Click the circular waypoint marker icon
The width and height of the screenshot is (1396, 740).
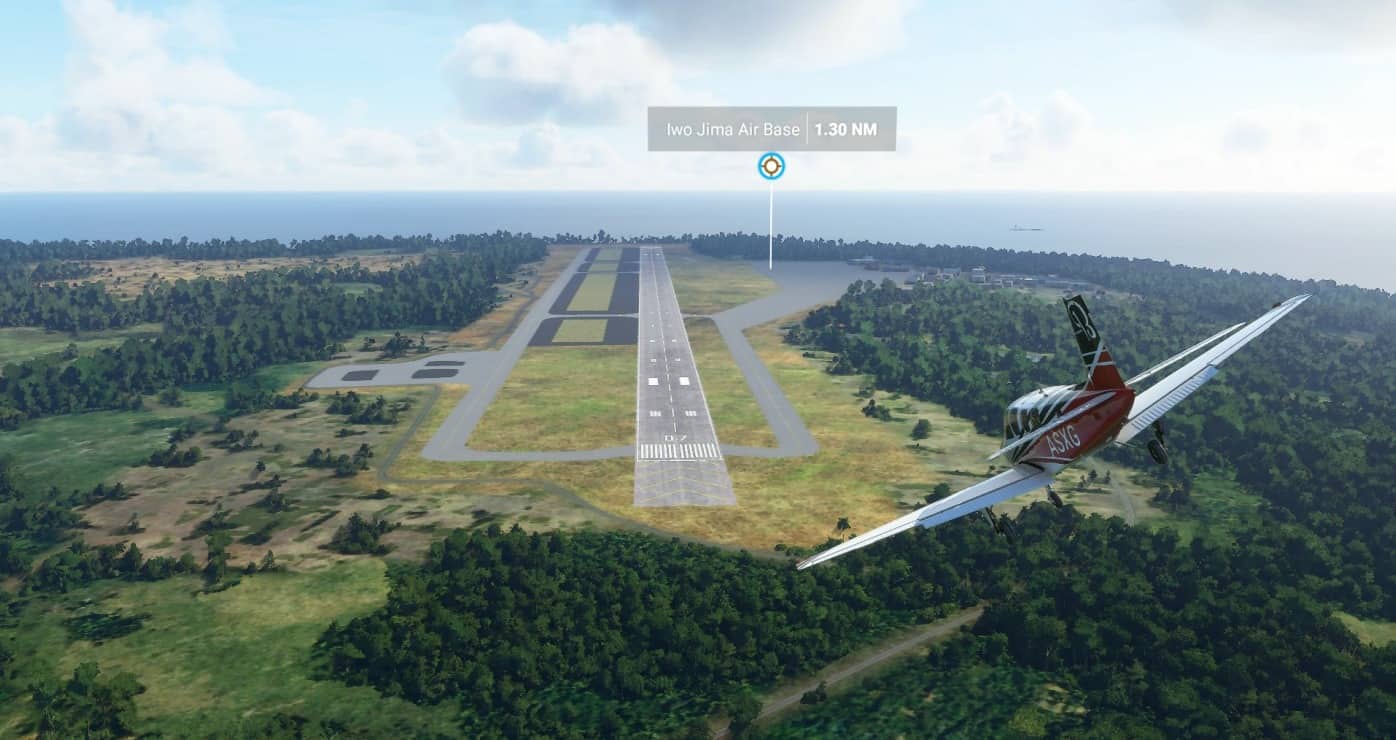[x=771, y=166]
